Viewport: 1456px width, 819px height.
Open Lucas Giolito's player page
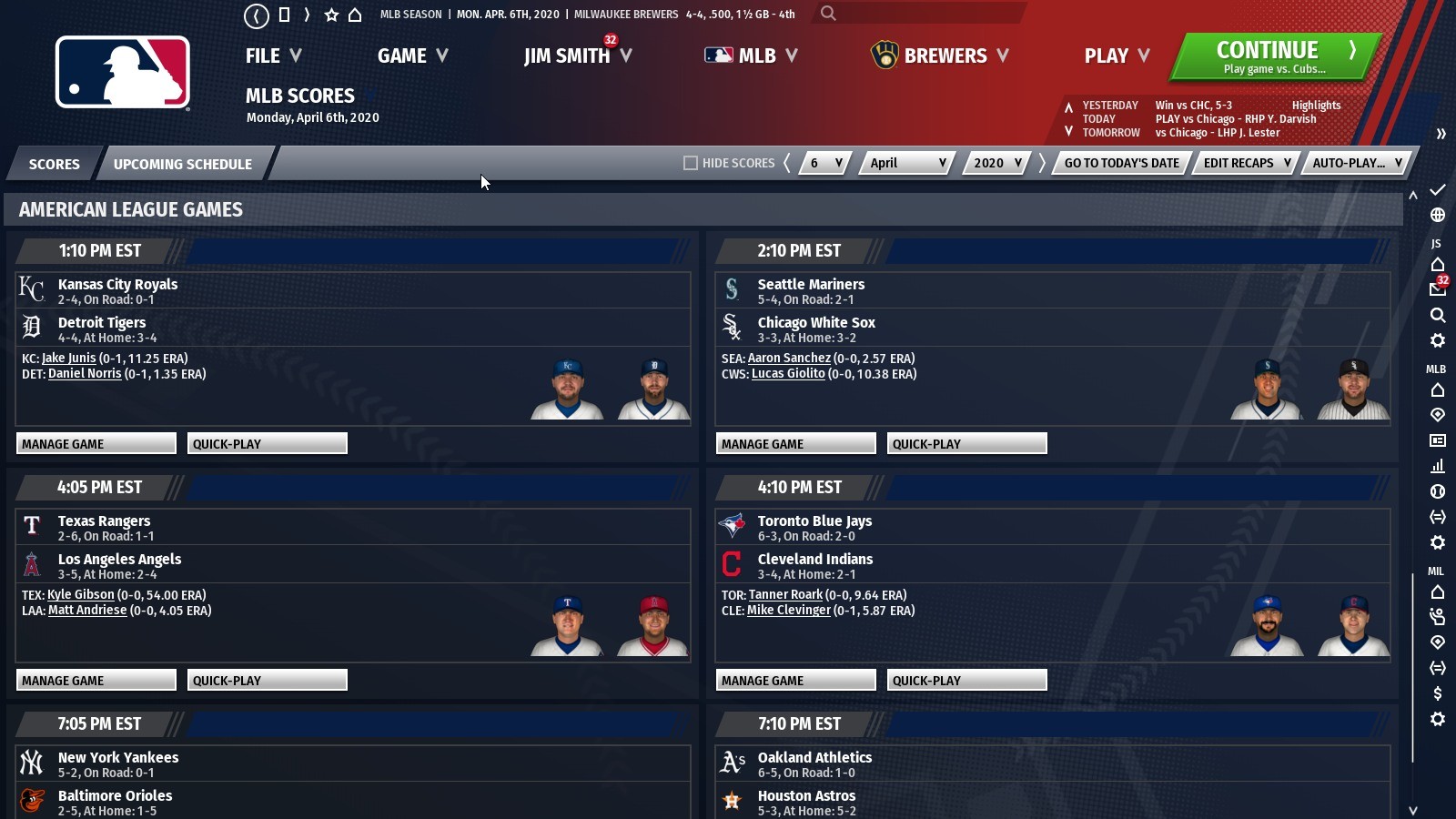(788, 373)
